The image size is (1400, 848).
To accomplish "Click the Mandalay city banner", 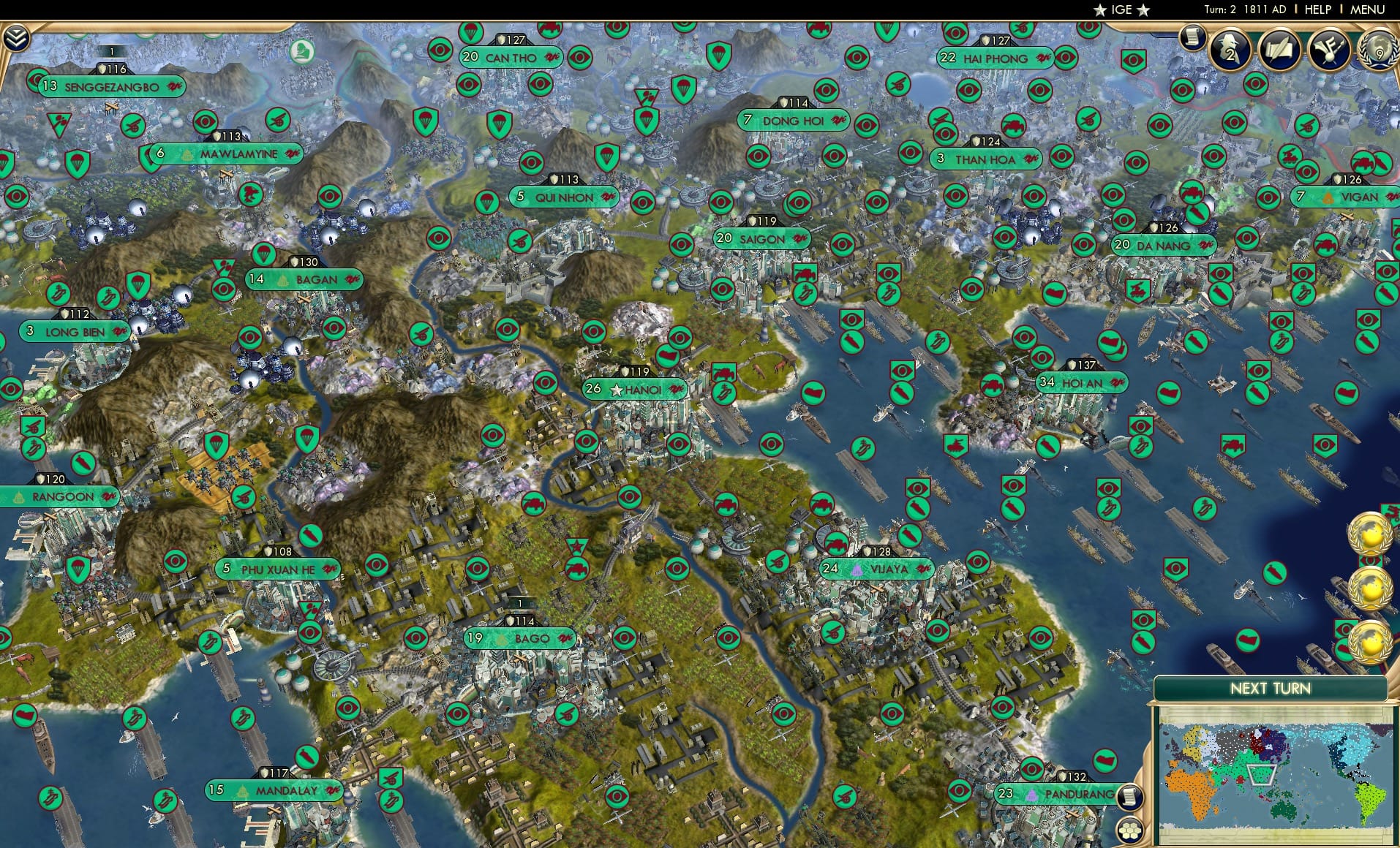I will click(x=276, y=790).
